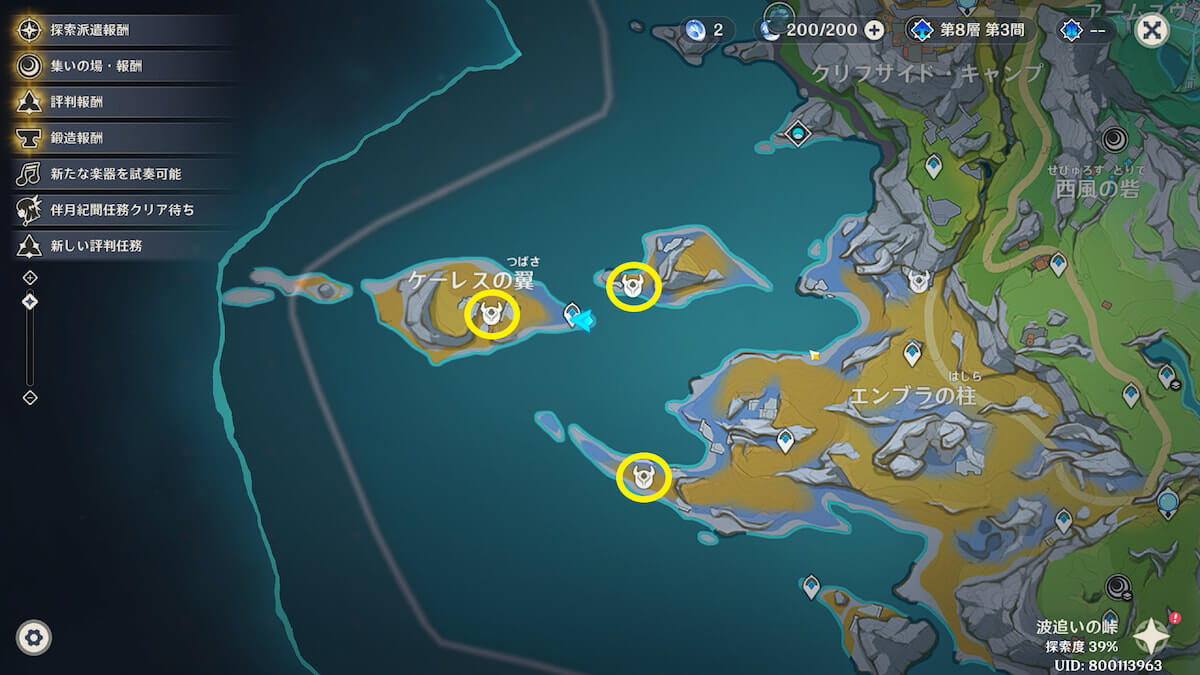Screen dimensions: 1200x675
Task: Open the 評判報酬 reputation rewards entry
Action: click(77, 102)
